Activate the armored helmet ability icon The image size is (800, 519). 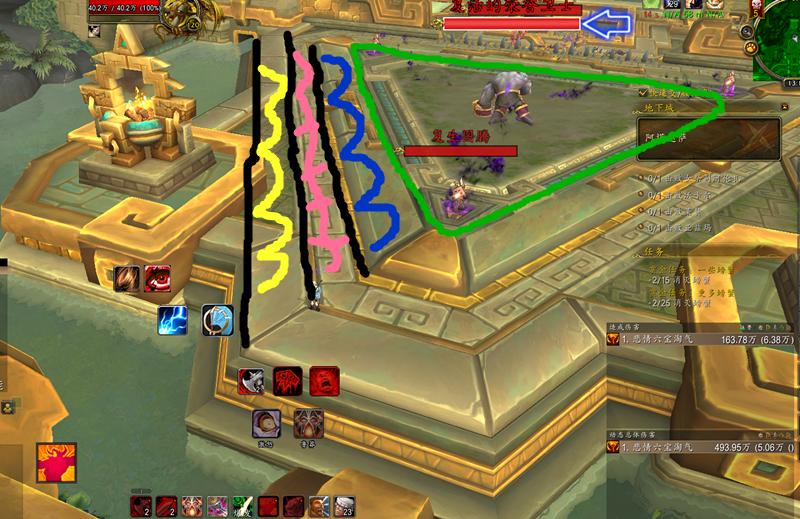point(308,424)
